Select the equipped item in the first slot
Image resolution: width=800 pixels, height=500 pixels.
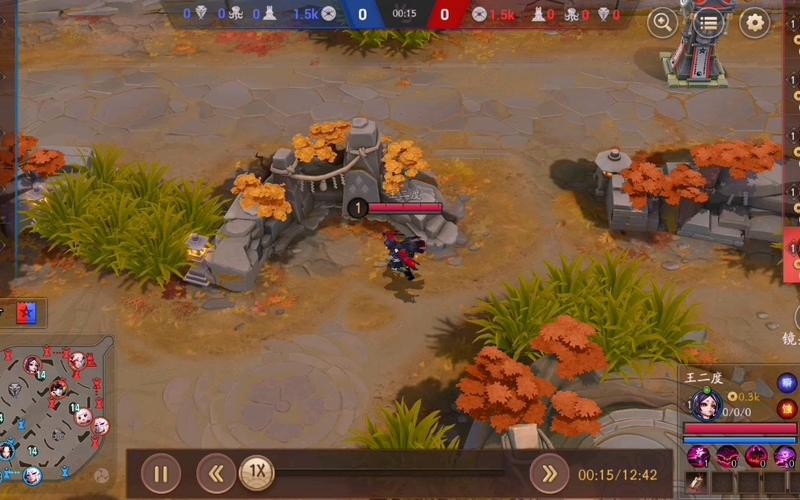click(697, 483)
